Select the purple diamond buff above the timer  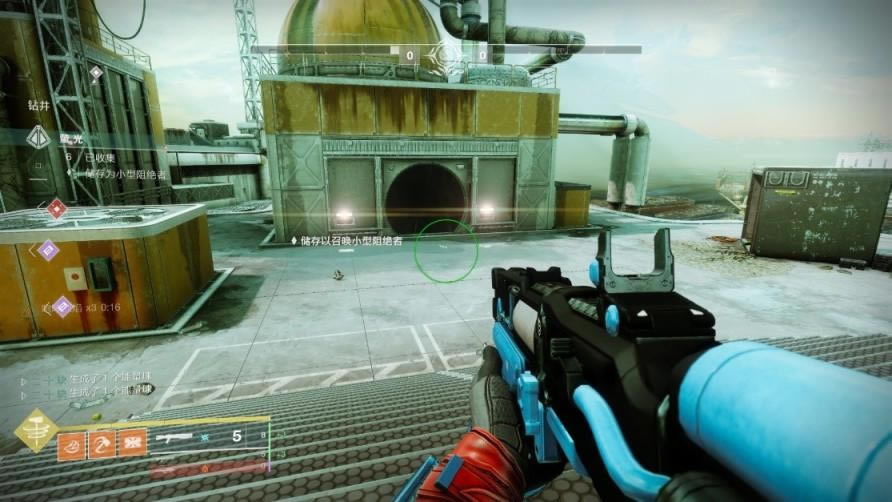pos(47,250)
